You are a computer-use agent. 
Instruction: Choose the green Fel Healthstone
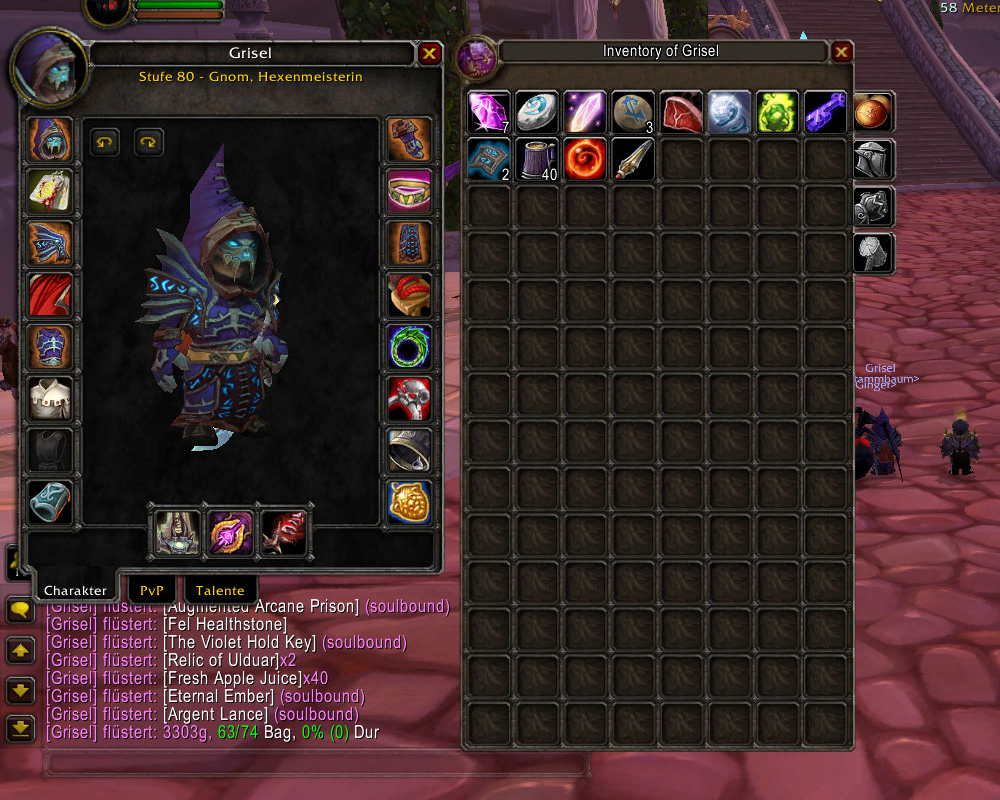coord(778,112)
